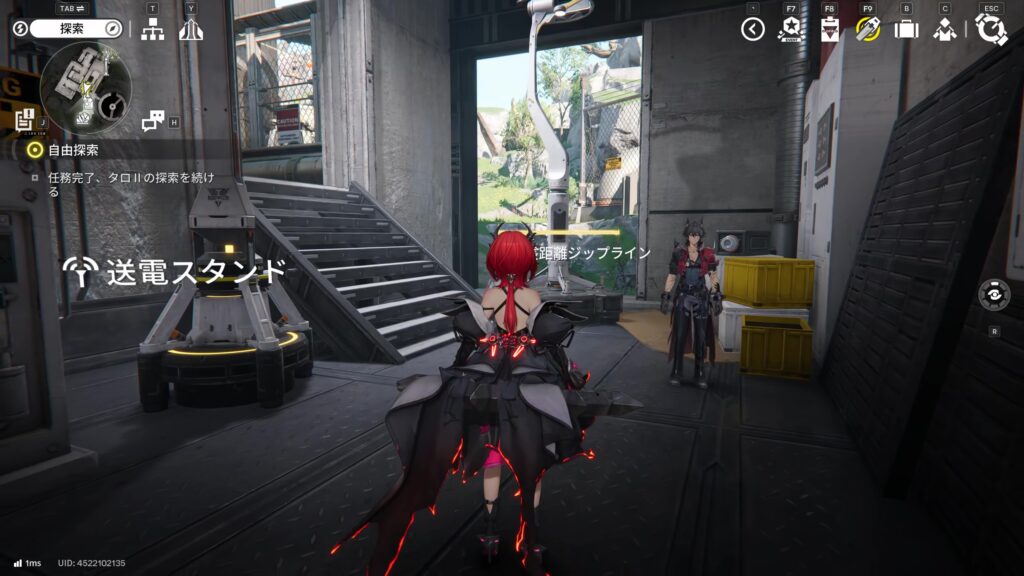The height and width of the screenshot is (576, 1024).
Task: Open the minimap
Action: click(x=86, y=88)
